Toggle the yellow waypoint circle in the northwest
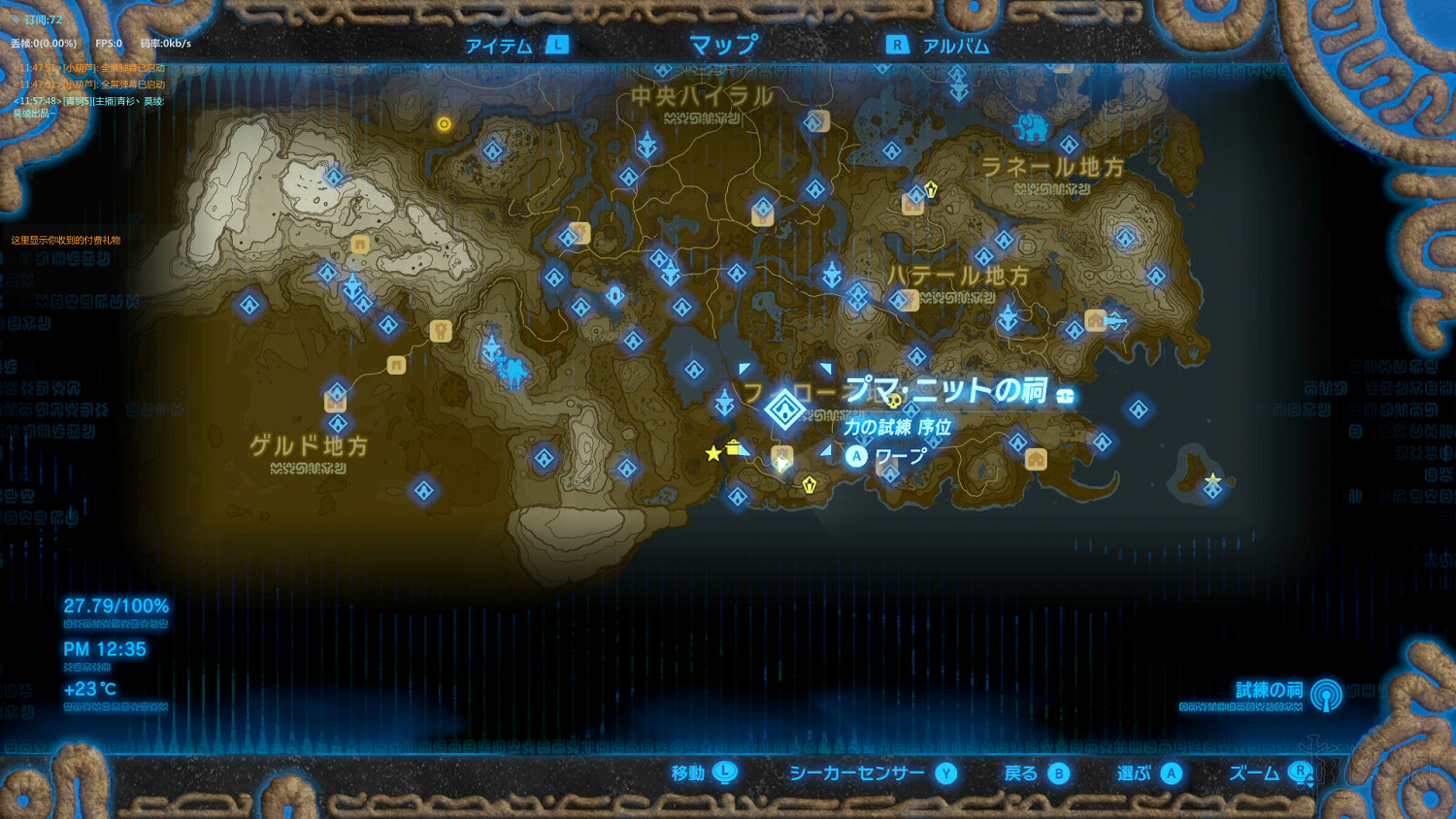The width and height of the screenshot is (1456, 819). coord(444,123)
